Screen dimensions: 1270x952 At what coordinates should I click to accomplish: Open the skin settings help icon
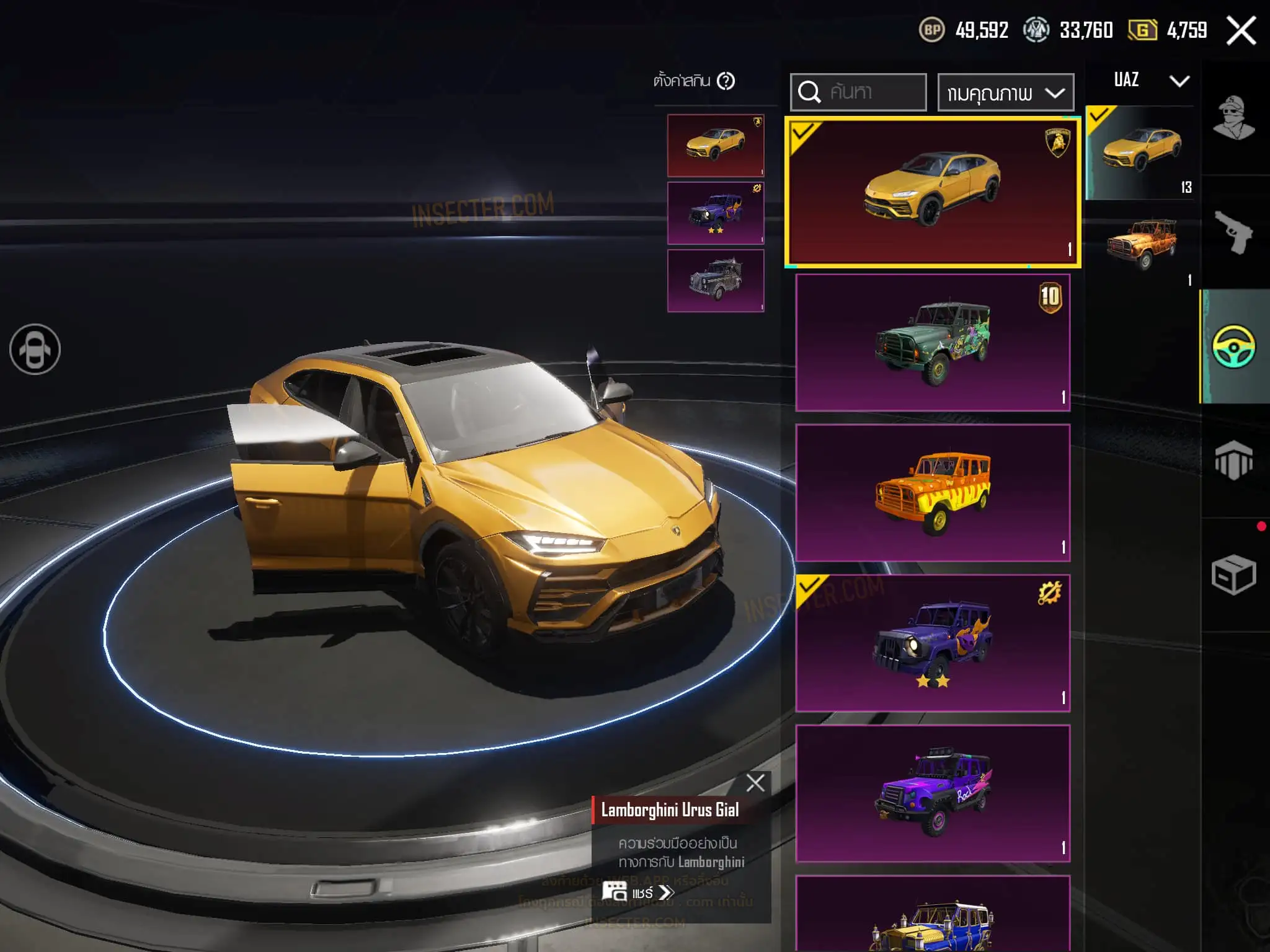[726, 81]
